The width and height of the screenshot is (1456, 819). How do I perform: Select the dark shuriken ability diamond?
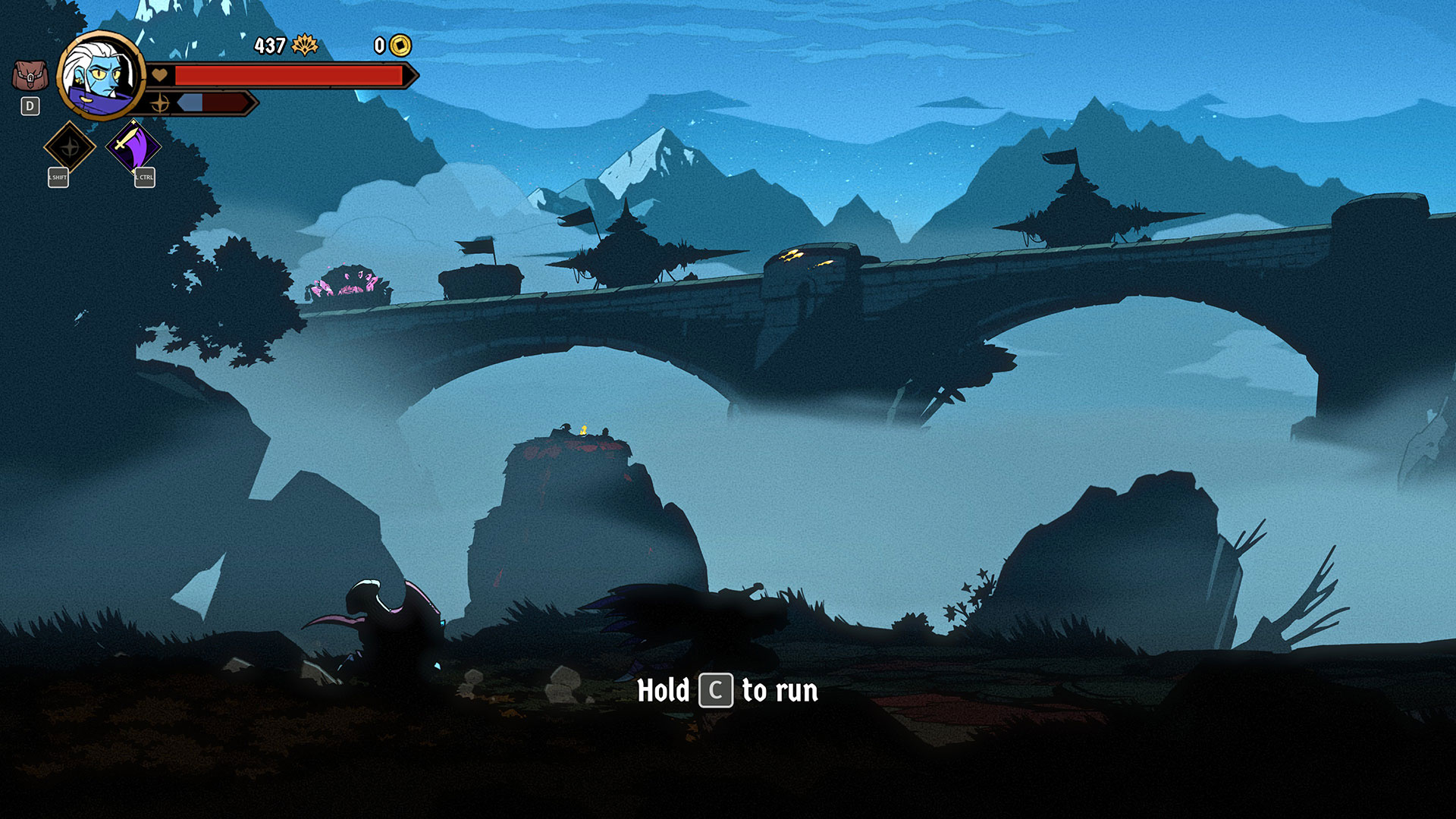click(70, 146)
